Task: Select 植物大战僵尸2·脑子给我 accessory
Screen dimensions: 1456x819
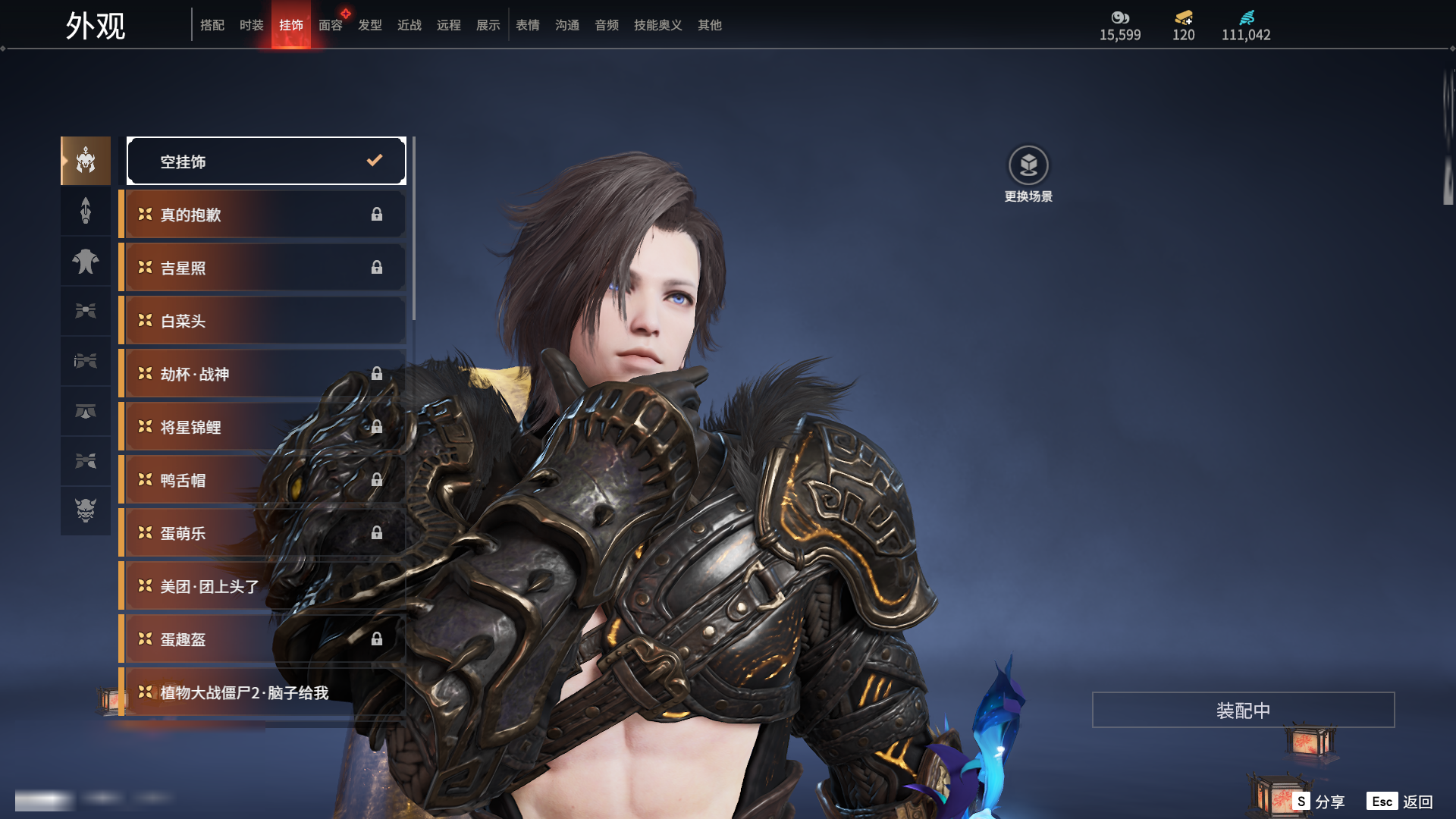Action: 262,692
